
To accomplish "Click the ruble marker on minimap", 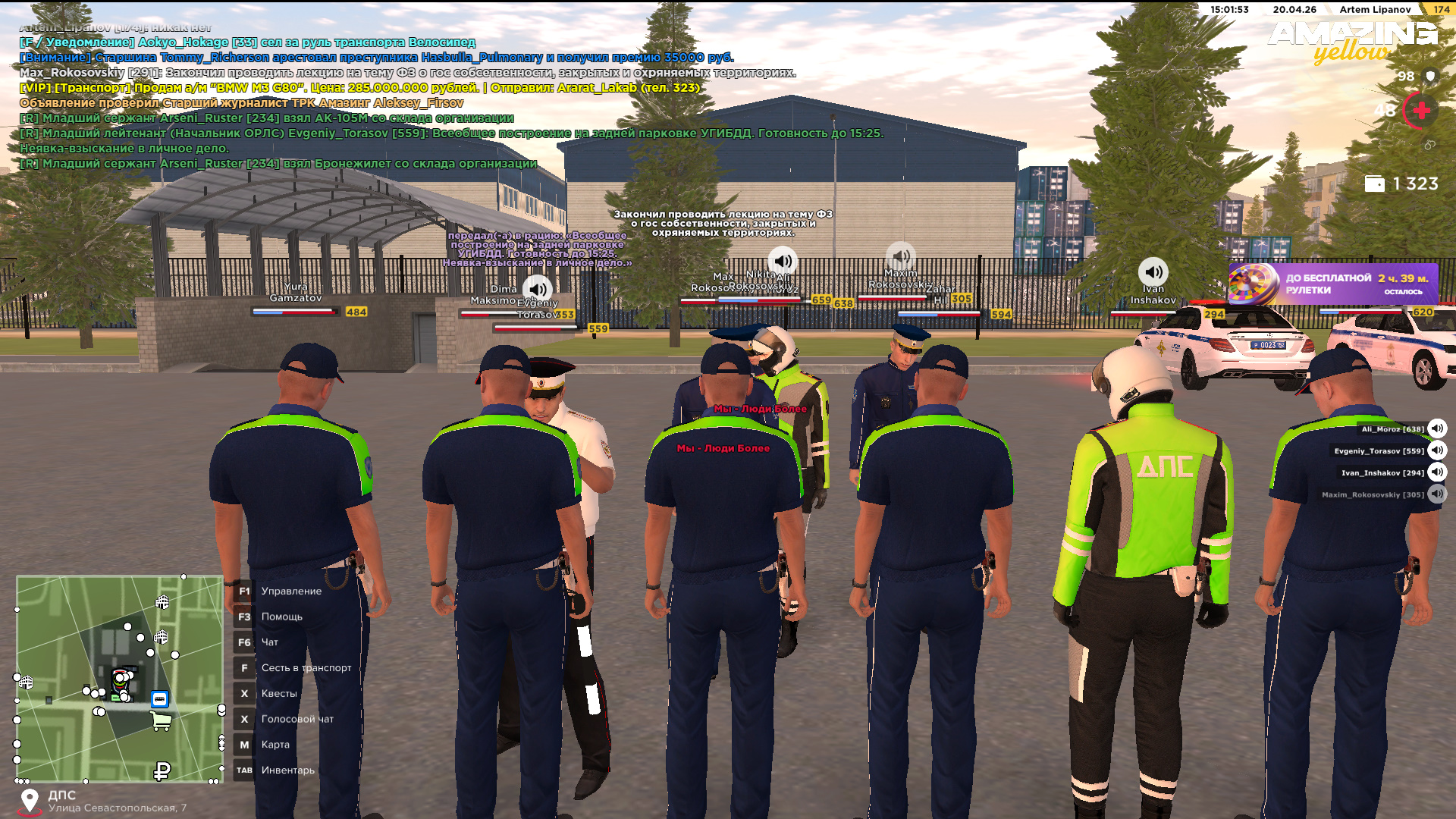I will 162,771.
